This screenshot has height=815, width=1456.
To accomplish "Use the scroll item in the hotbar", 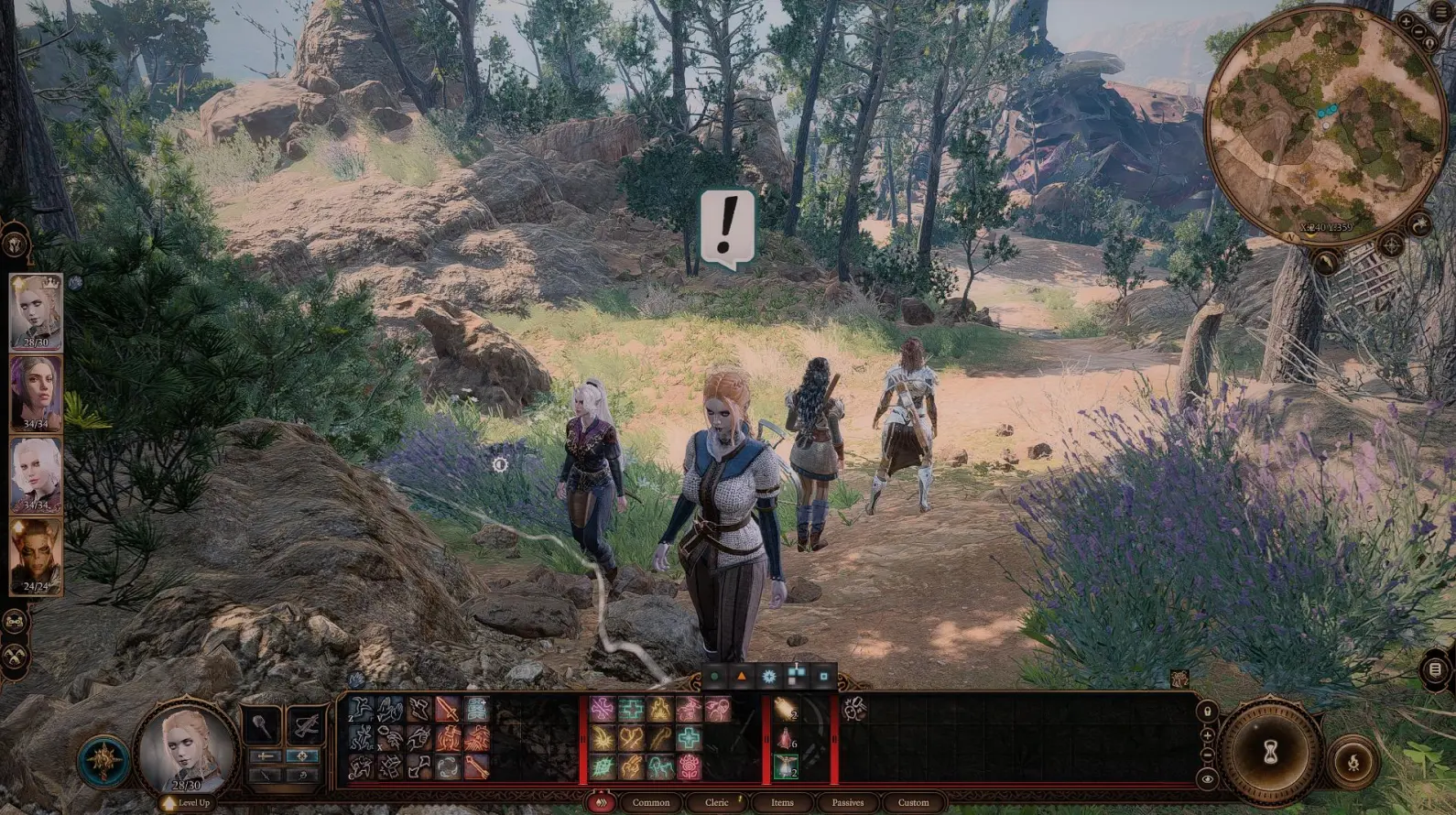I will [x=785, y=710].
